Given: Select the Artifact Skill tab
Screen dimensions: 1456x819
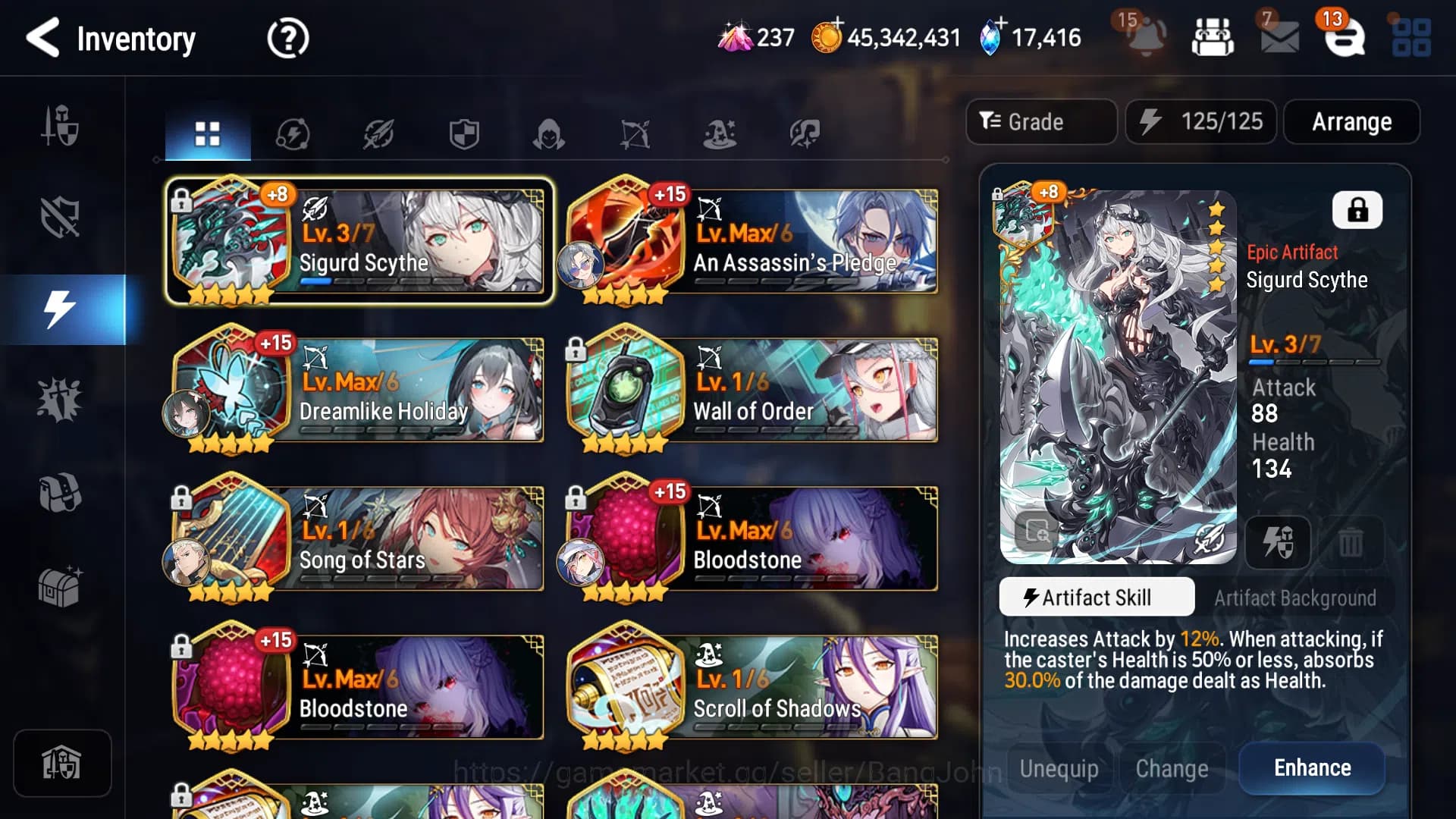Looking at the screenshot, I should [x=1097, y=597].
